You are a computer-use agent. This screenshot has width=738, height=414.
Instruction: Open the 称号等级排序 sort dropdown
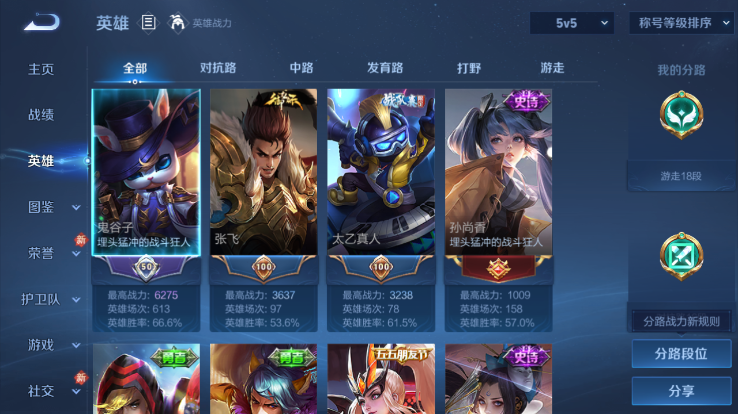pos(677,22)
